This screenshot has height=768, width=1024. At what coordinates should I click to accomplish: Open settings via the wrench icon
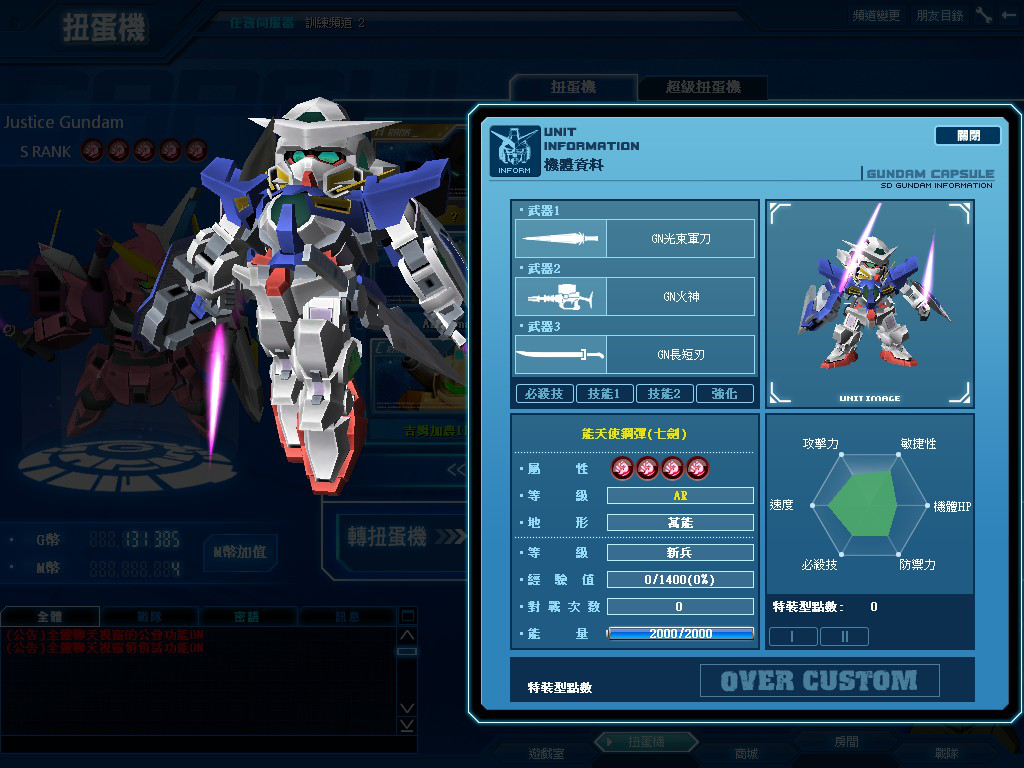click(x=984, y=15)
